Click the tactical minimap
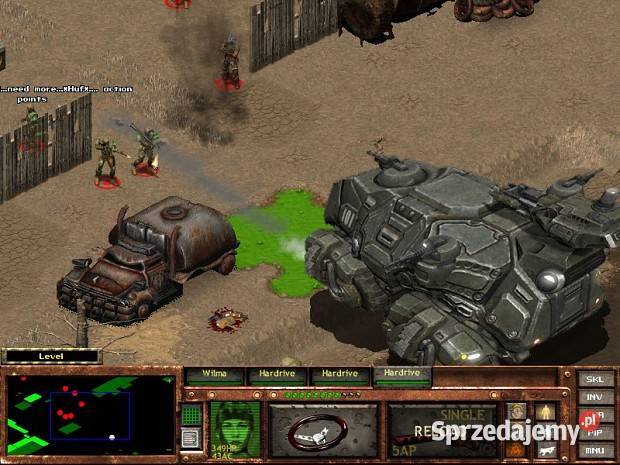The width and height of the screenshot is (620, 465). (90, 412)
